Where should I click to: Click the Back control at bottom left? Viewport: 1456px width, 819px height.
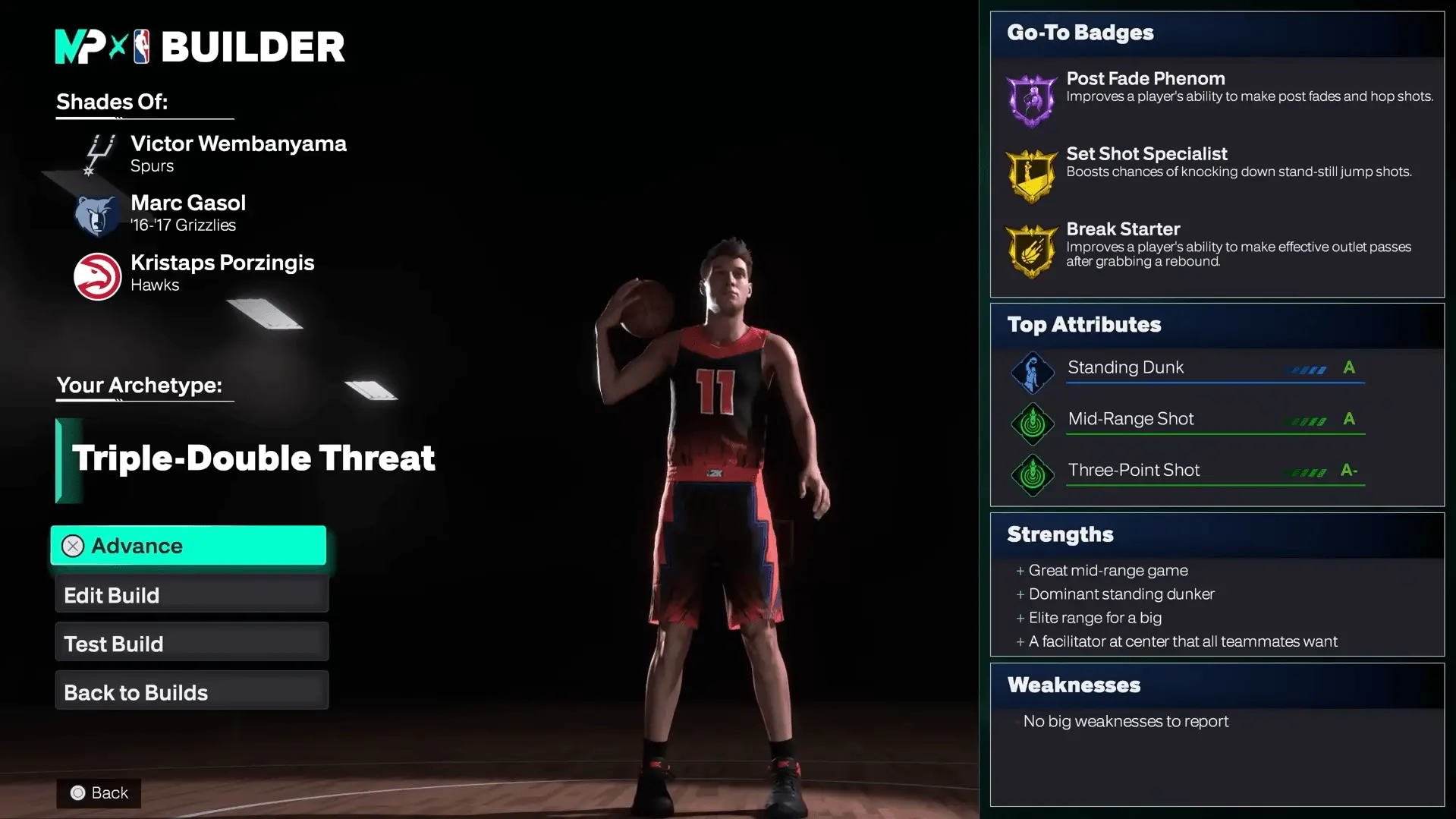click(x=99, y=792)
